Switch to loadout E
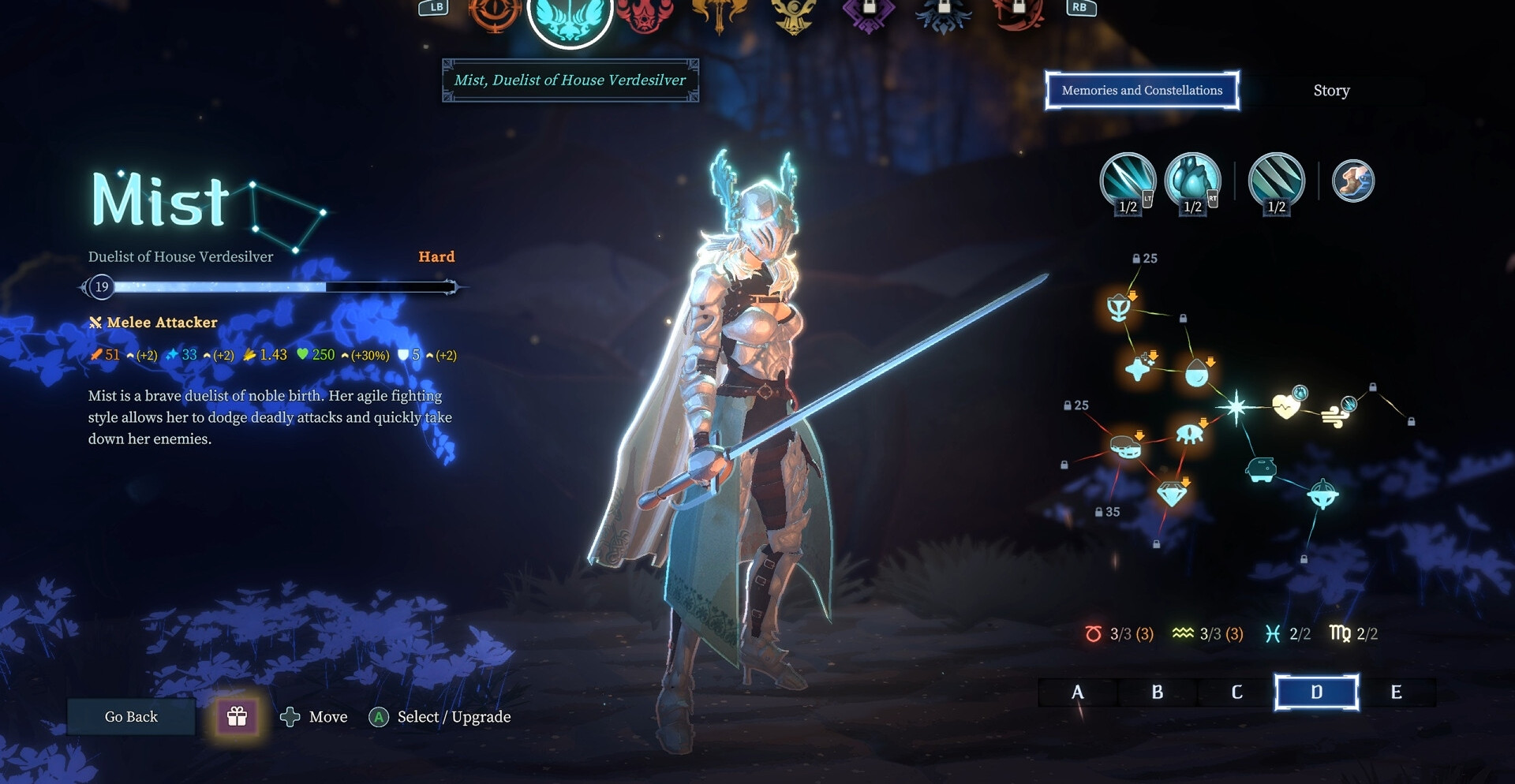The height and width of the screenshot is (784, 1515). (1396, 693)
